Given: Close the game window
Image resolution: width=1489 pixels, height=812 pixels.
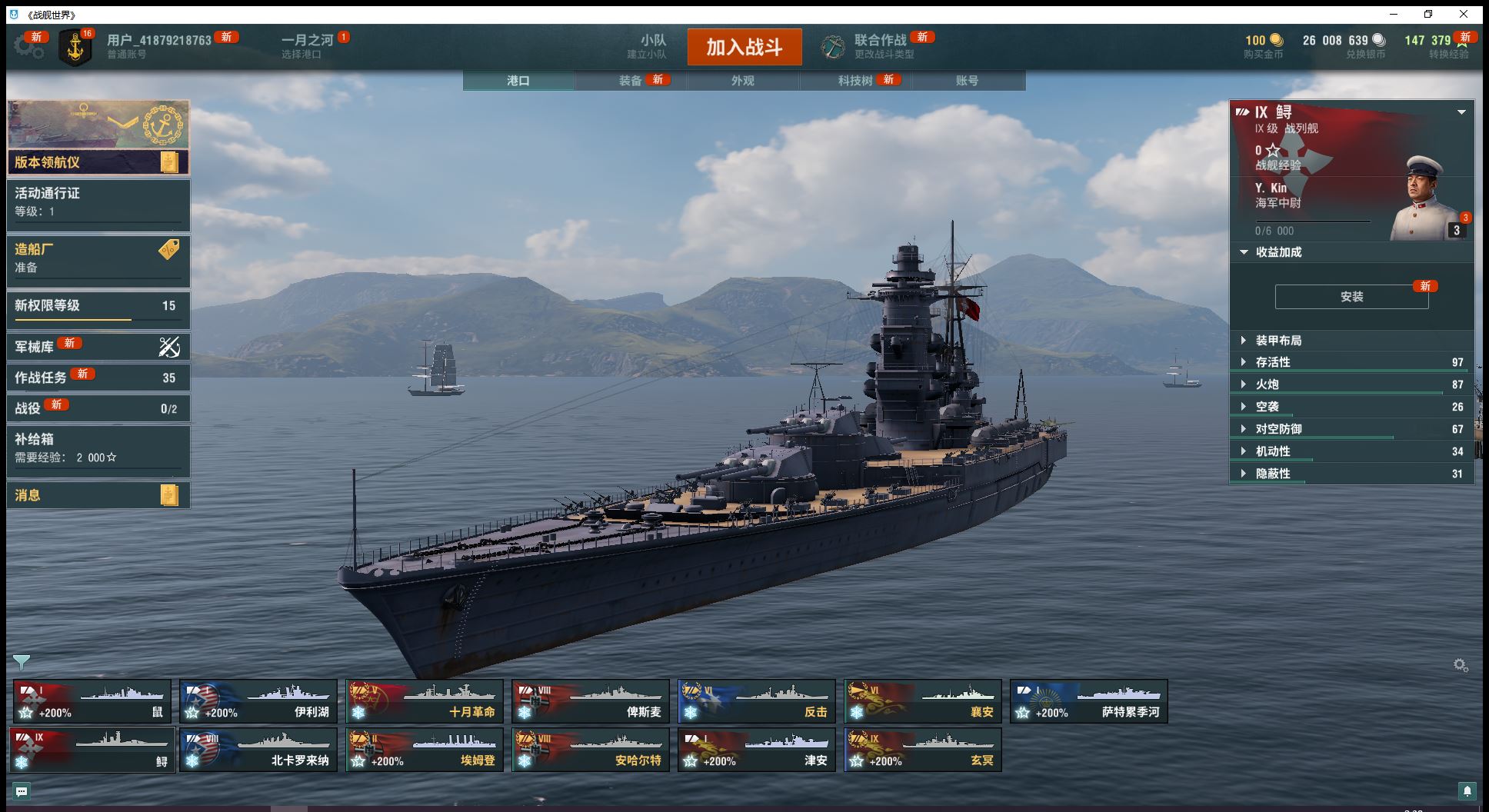Looking at the screenshot, I should (1463, 14).
